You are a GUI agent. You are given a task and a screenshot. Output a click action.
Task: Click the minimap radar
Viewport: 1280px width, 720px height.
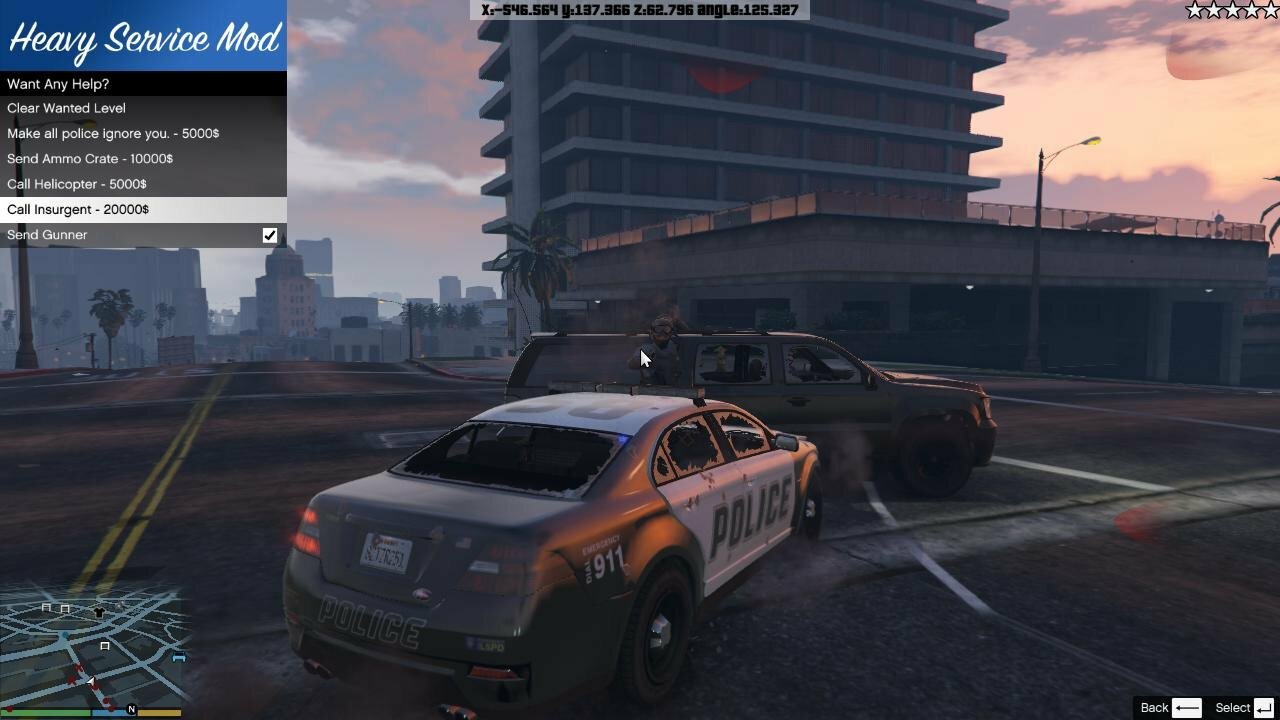pos(93,646)
